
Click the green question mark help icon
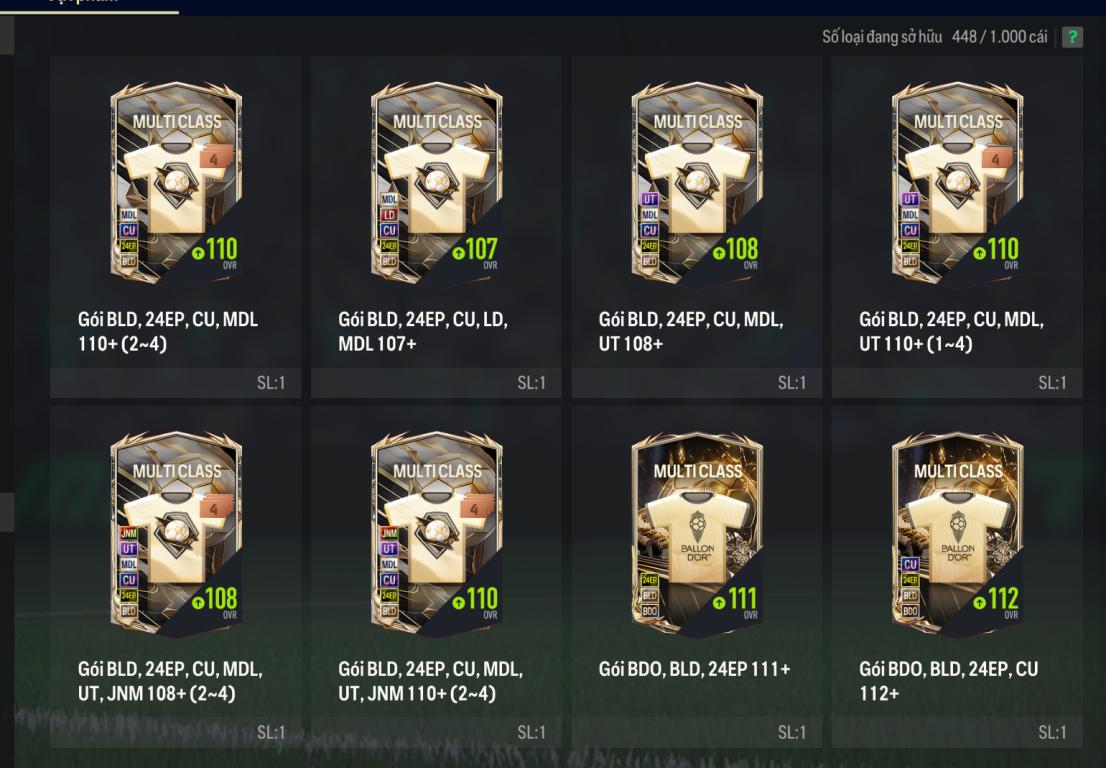point(1072,38)
